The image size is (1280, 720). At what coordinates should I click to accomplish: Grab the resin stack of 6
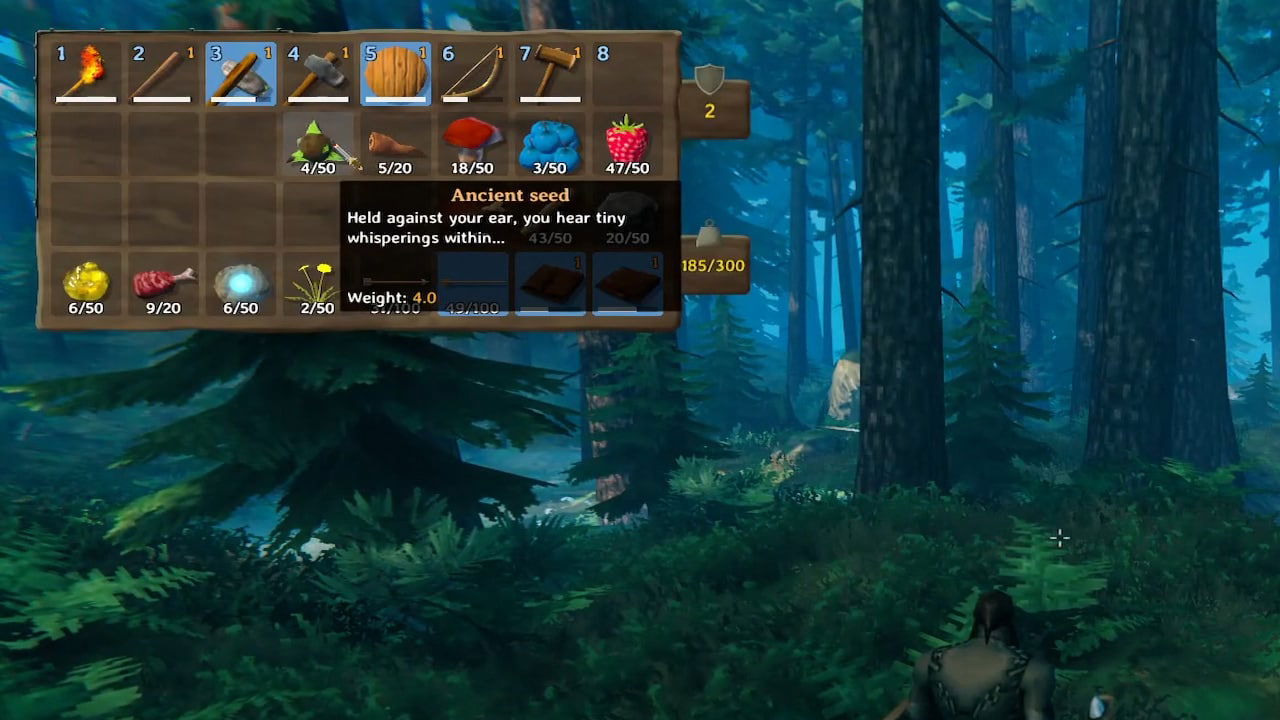tap(85, 283)
